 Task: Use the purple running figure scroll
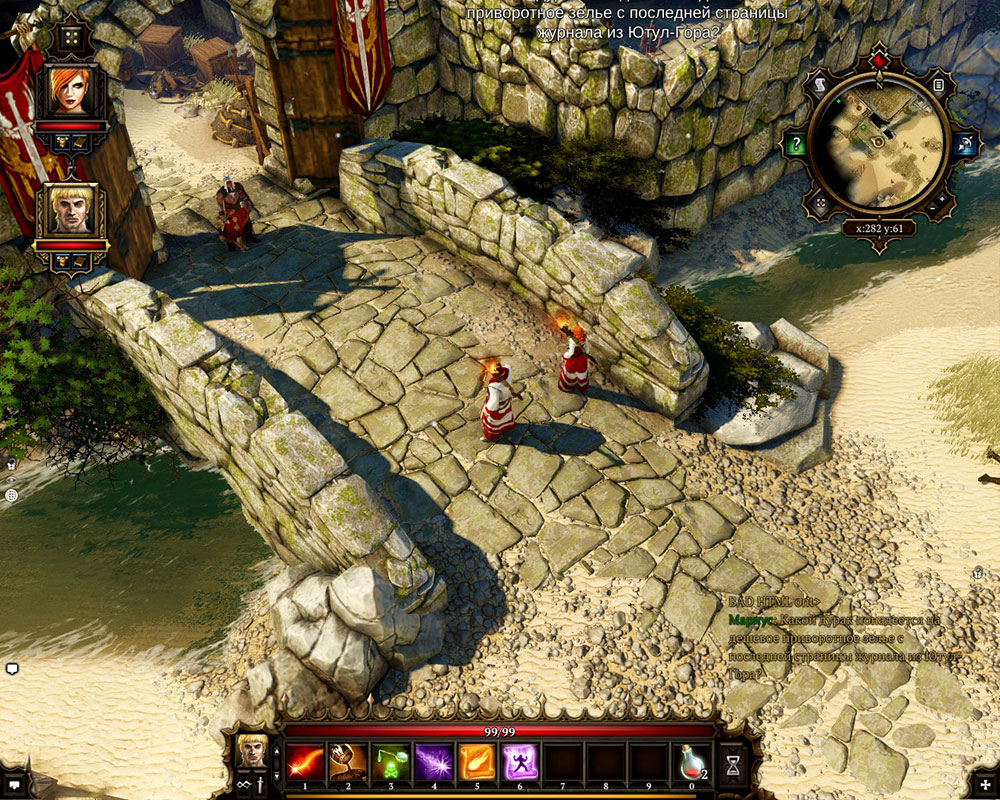pyautogui.click(x=519, y=763)
